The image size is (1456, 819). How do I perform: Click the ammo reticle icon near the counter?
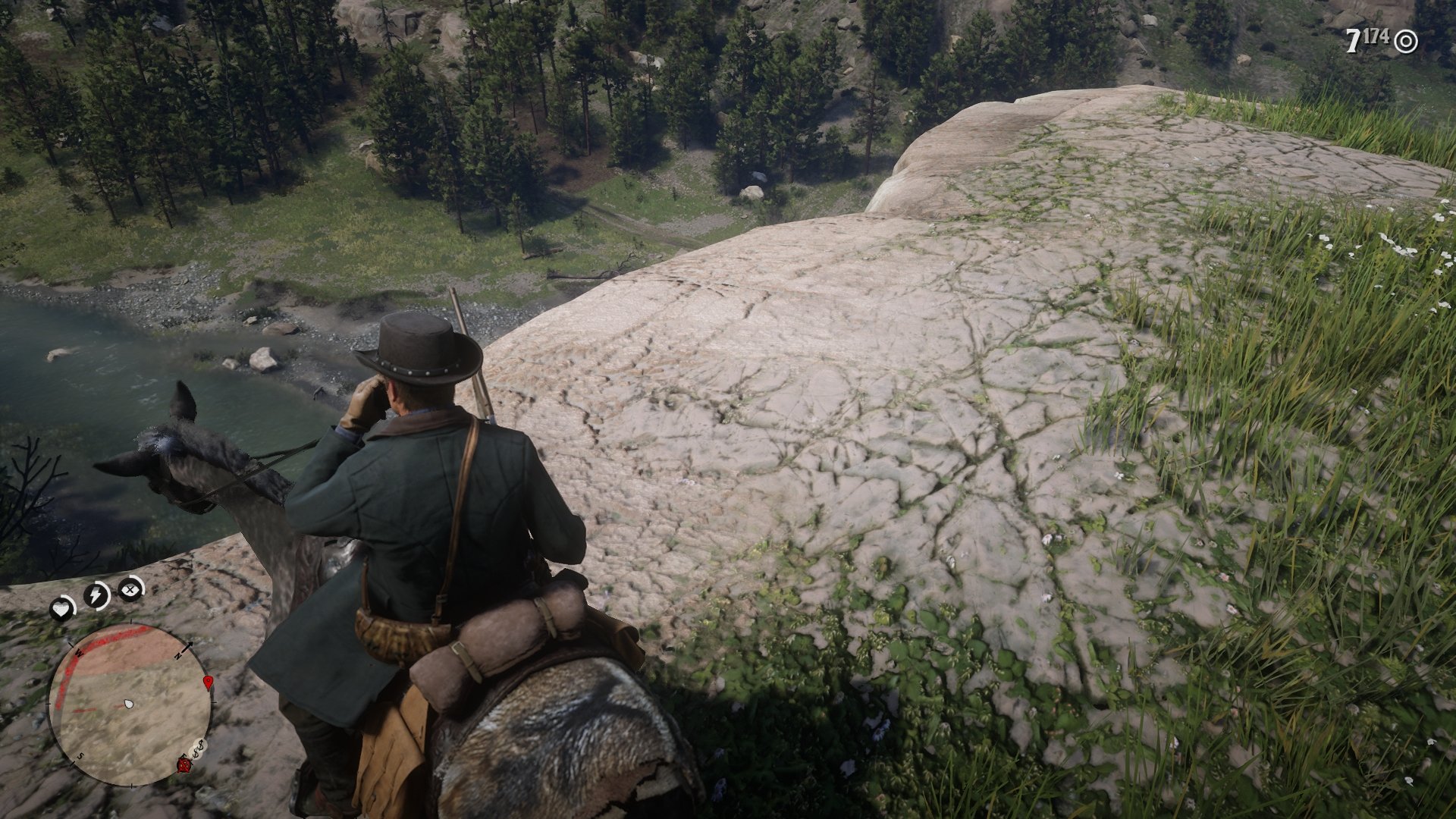[1406, 41]
